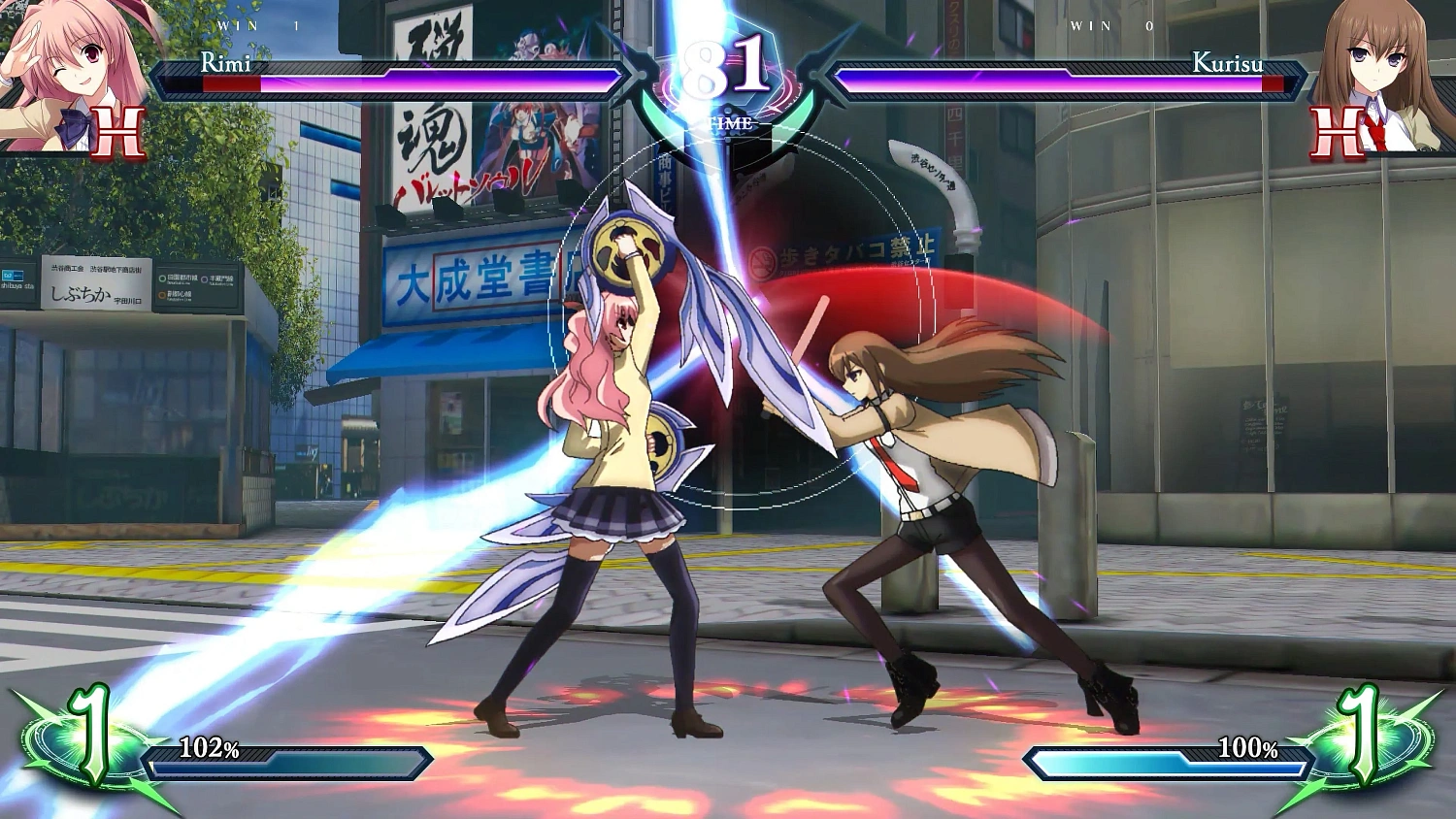This screenshot has width=1456, height=819.
Task: Click the 100% meter text
Action: 1248,749
